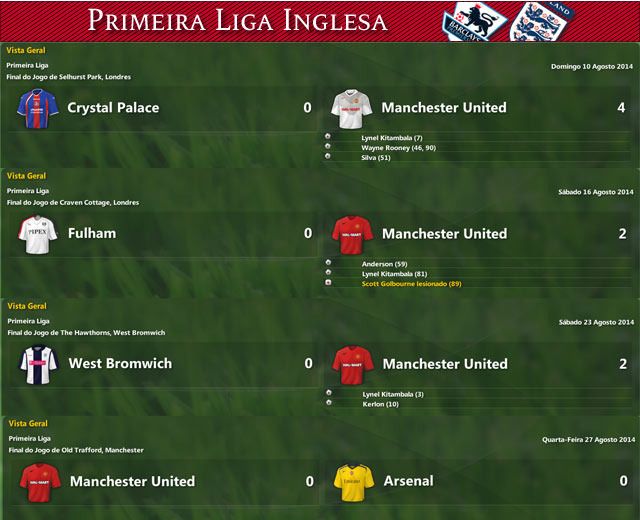640x520 pixels.
Task: Select the Silva (51) goal entry
Action: [375, 157]
